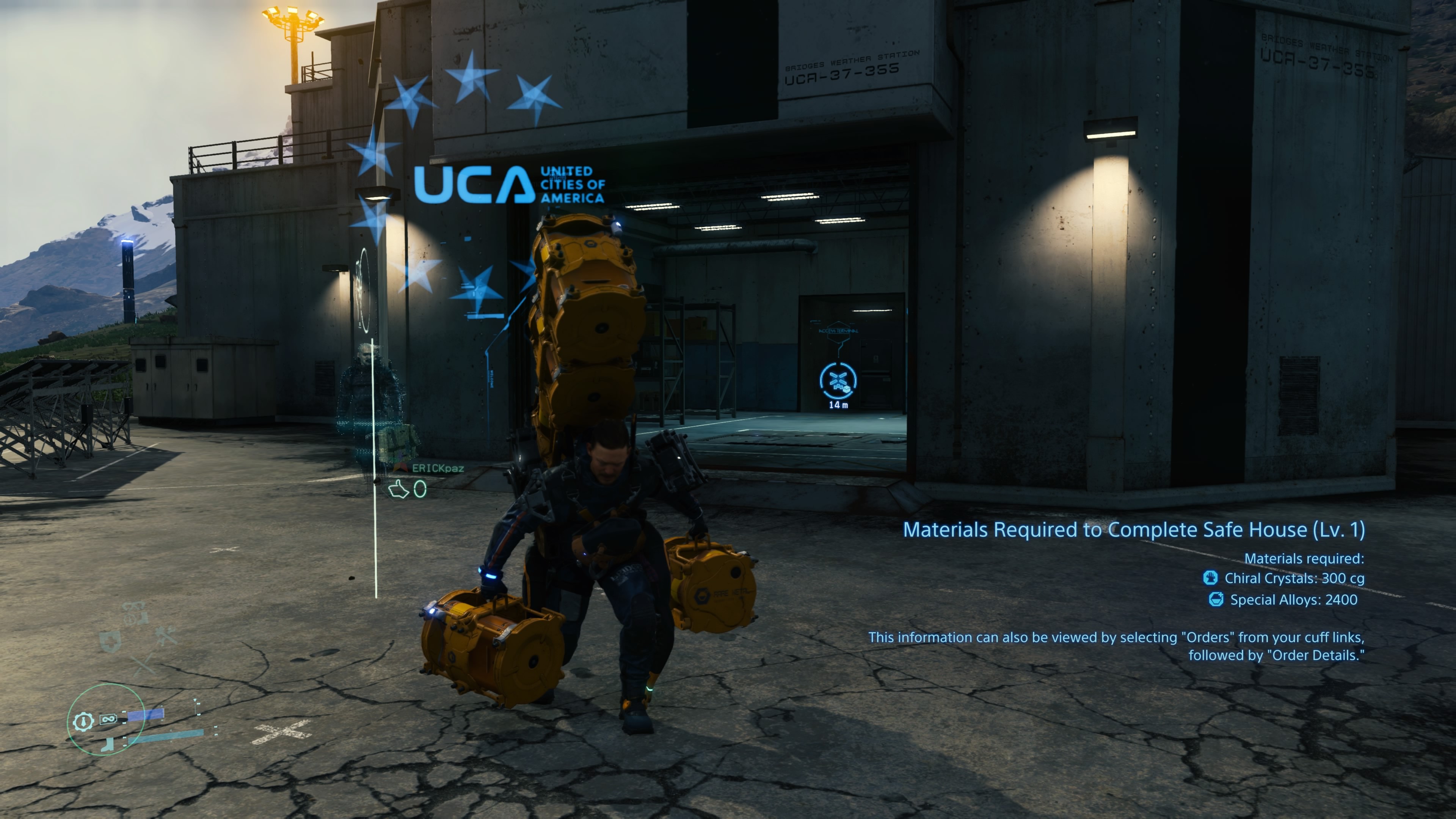Viewport: 1456px width, 819px height.
Task: Give a like with the thumbs-up icon
Action: coord(399,489)
